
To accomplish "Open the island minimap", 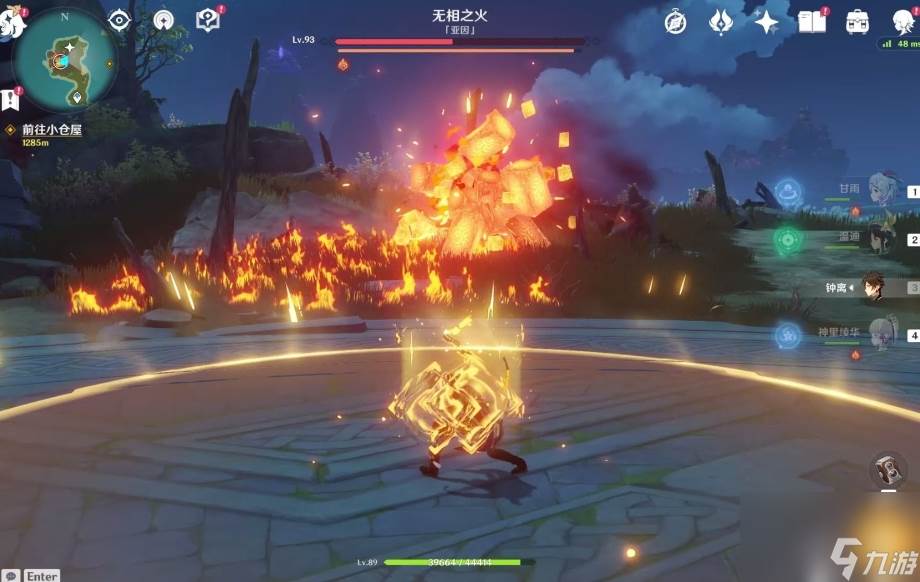I will point(66,60).
